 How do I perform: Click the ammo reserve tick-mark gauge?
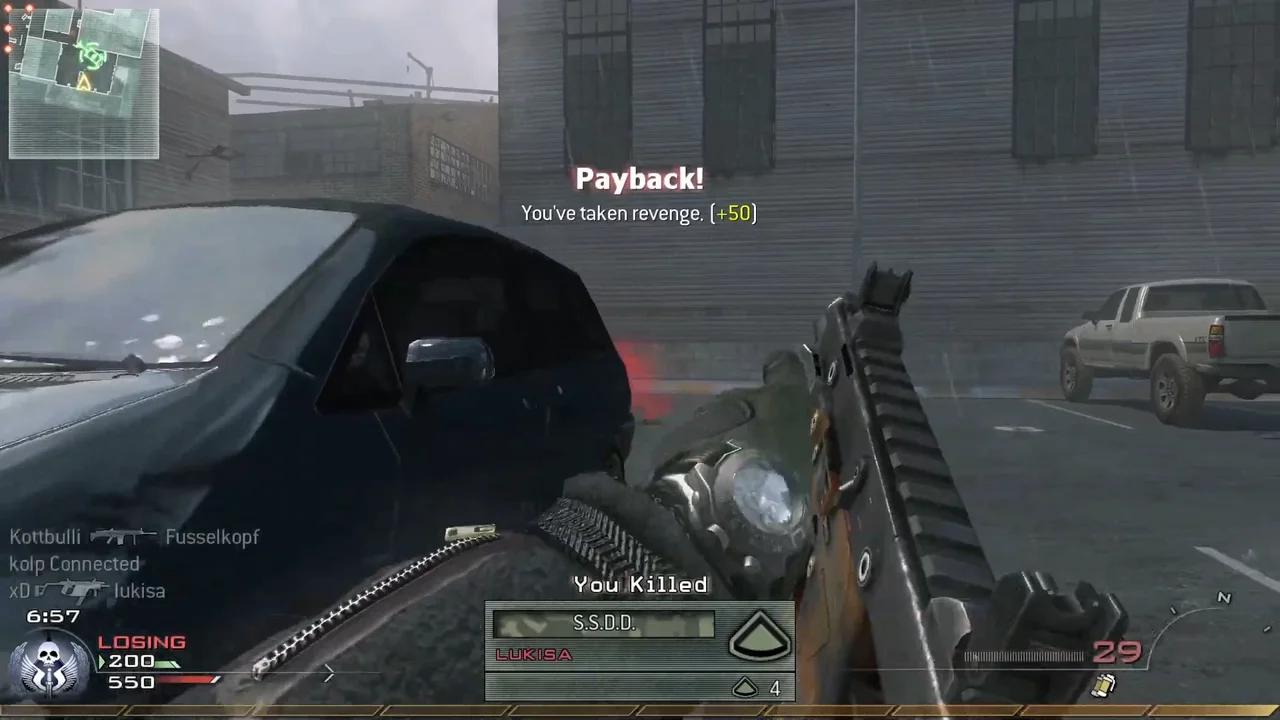[x=1025, y=657]
